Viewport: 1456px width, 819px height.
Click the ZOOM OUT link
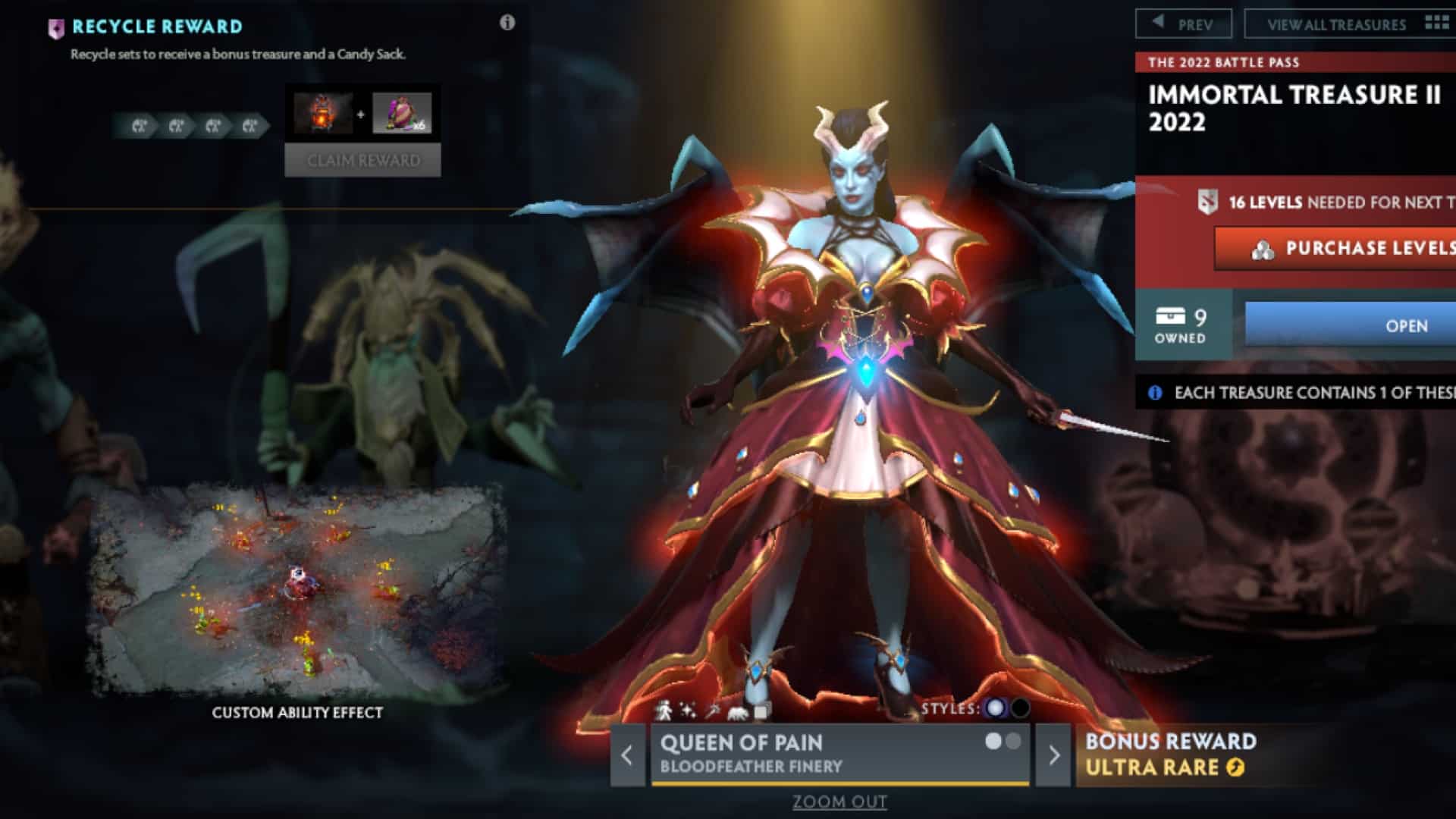tap(839, 800)
